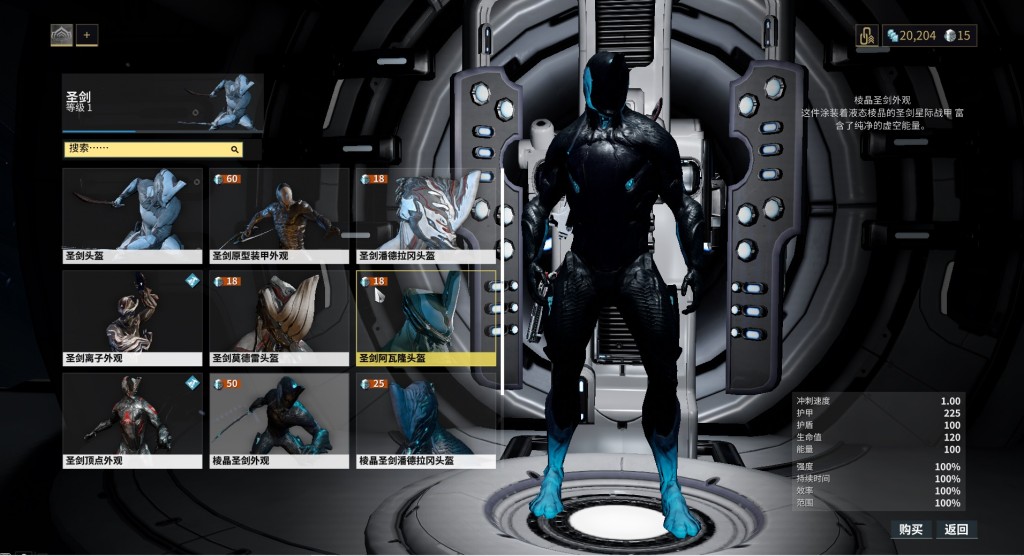Go back with the 返回 button

(956, 529)
